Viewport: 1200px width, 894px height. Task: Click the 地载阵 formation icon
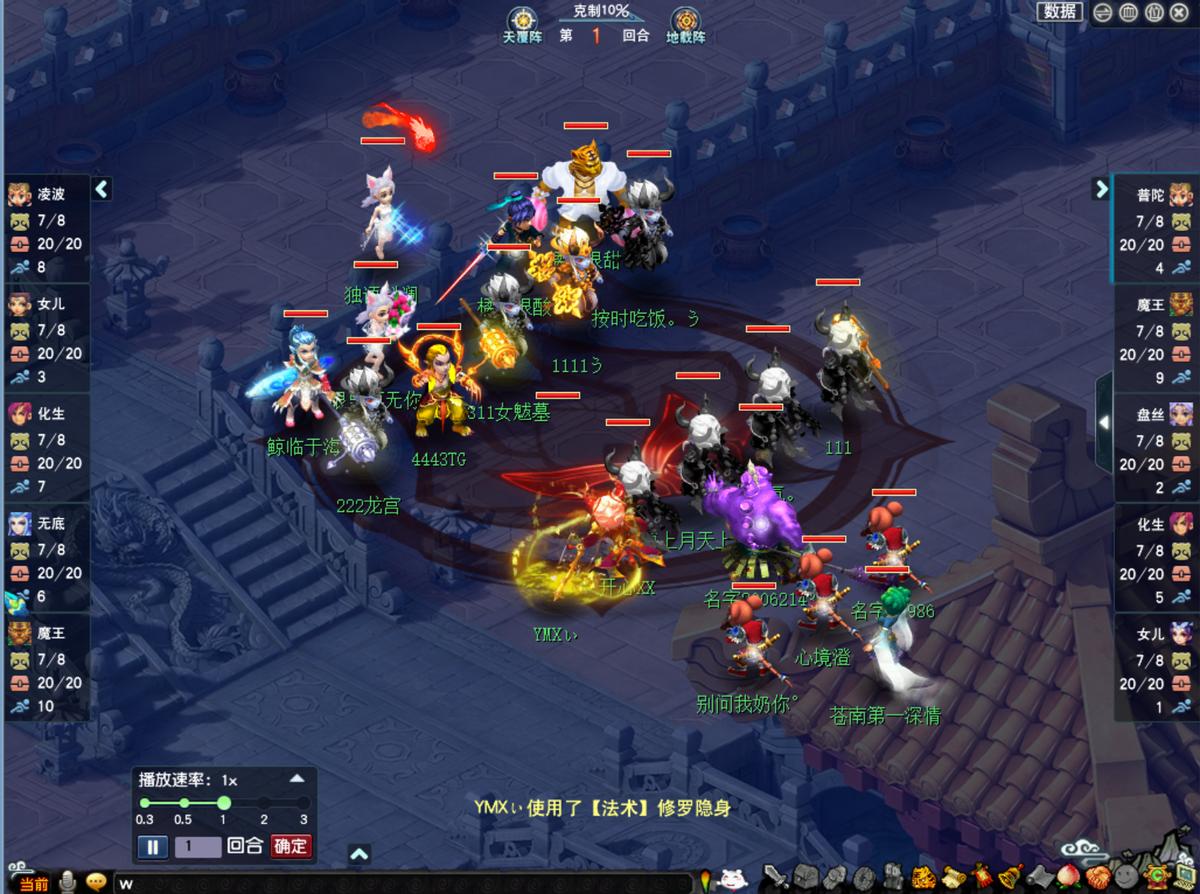(685, 24)
